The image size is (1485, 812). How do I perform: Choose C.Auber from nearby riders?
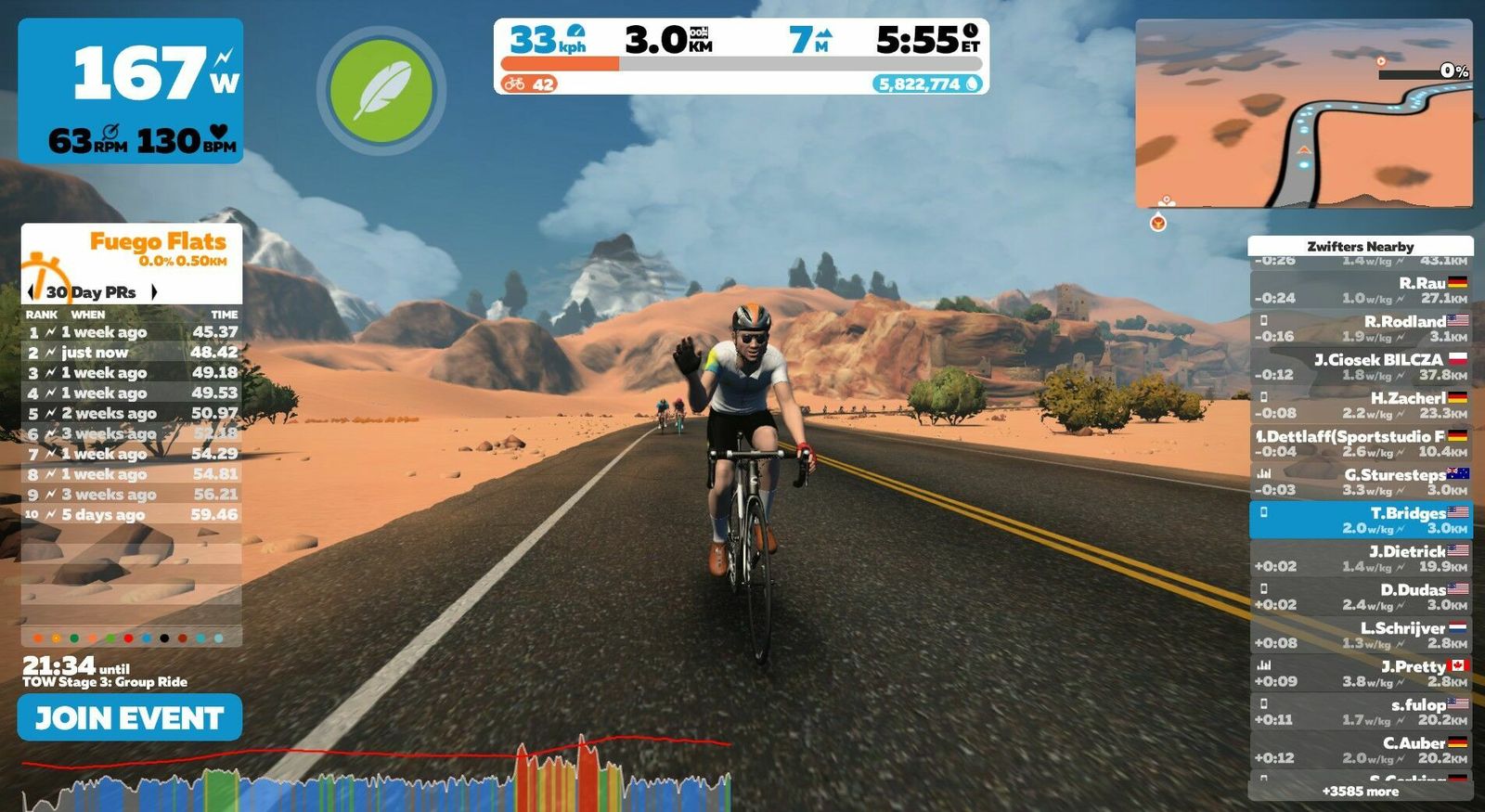tap(1360, 750)
